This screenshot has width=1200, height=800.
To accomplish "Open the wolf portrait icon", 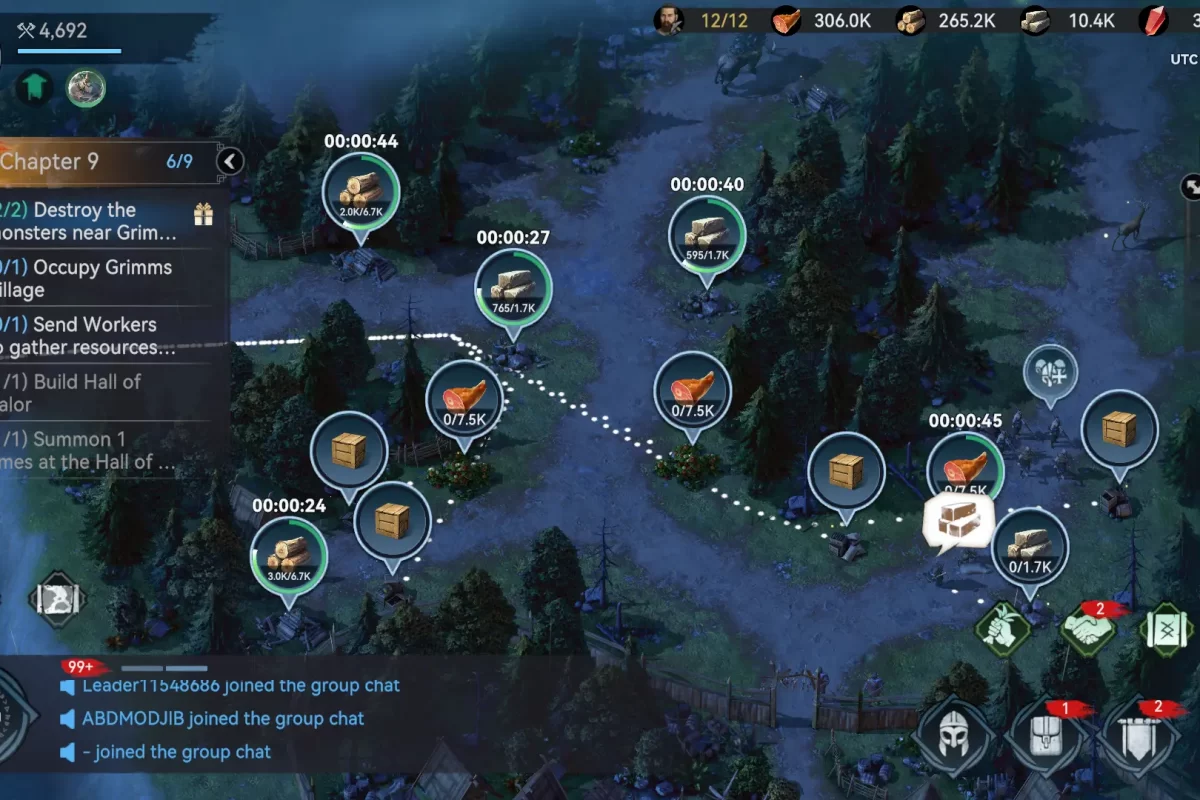I will tap(86, 89).
